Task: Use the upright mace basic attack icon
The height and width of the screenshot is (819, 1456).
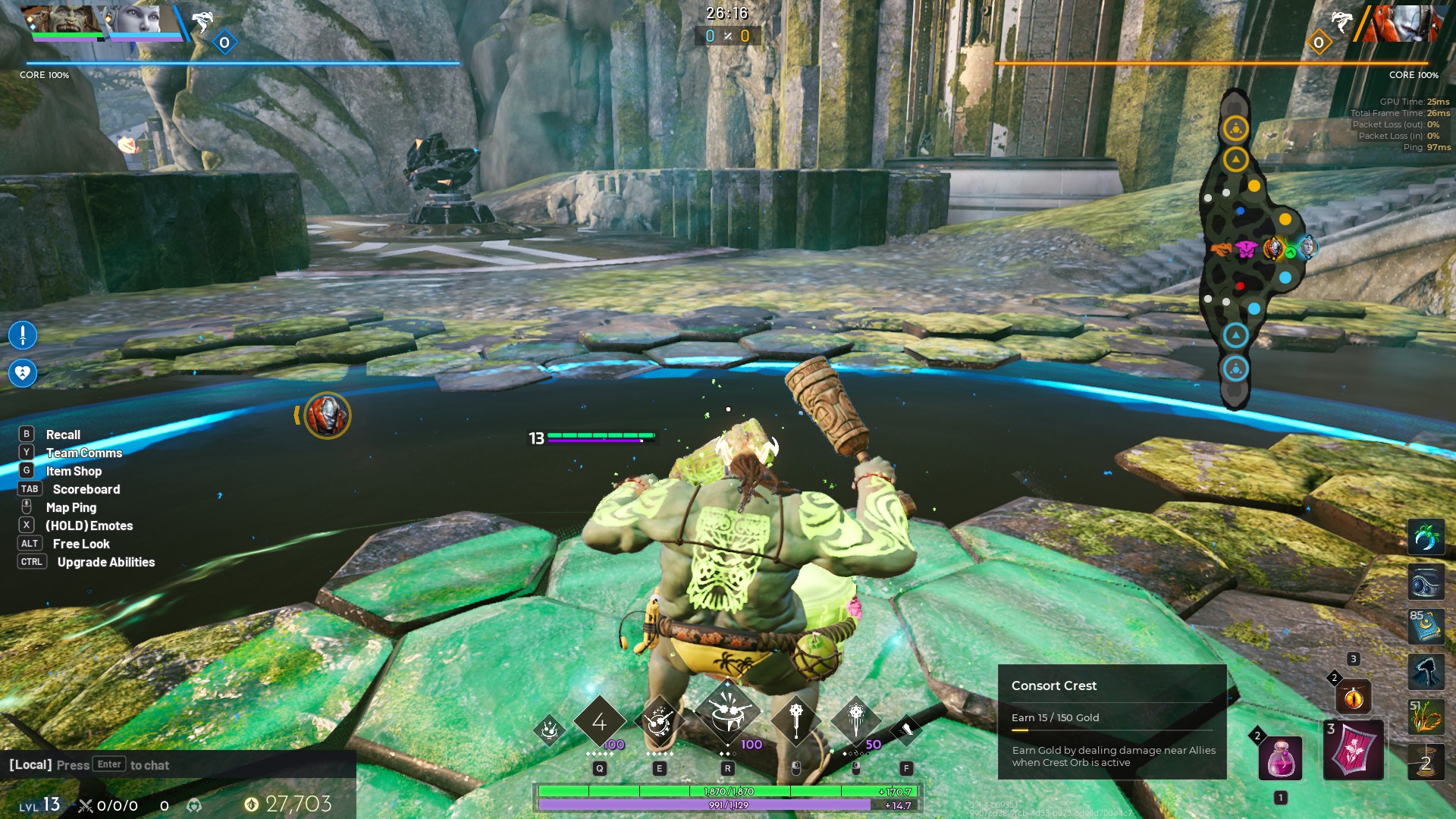Action: [x=795, y=720]
